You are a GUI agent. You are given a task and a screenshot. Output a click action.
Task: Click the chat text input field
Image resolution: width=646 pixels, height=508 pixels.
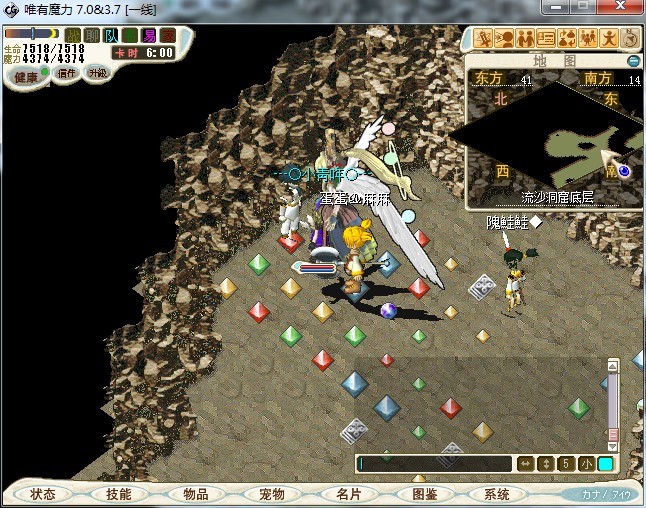coord(435,464)
